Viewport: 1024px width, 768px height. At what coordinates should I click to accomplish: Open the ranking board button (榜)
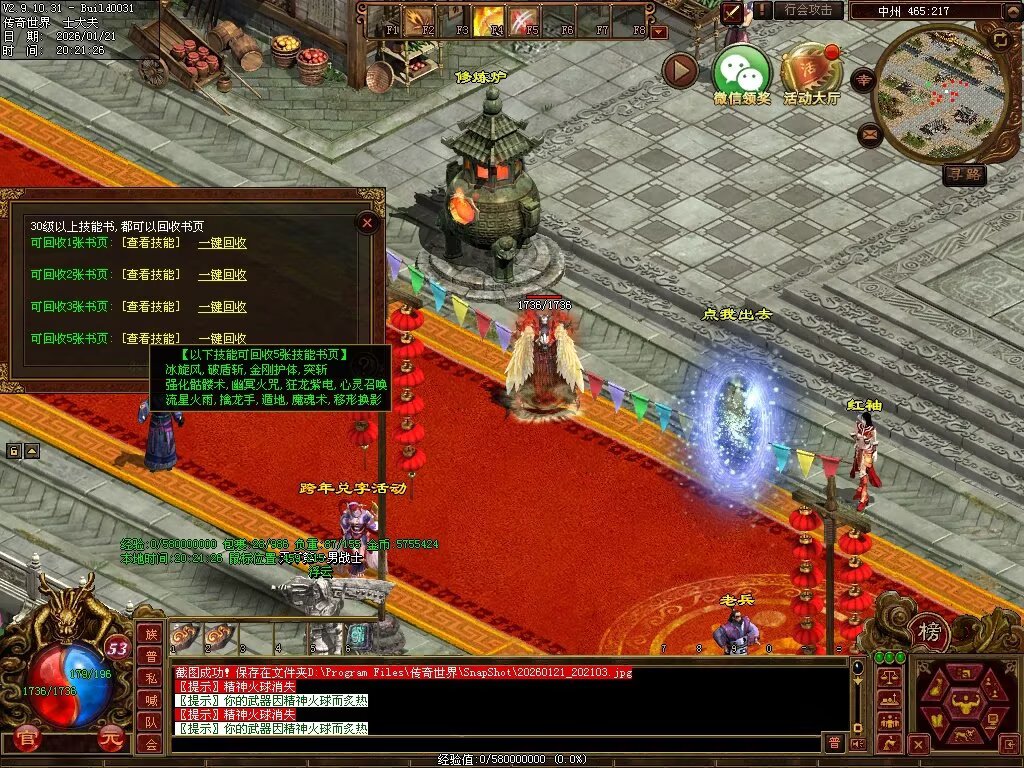pos(929,632)
